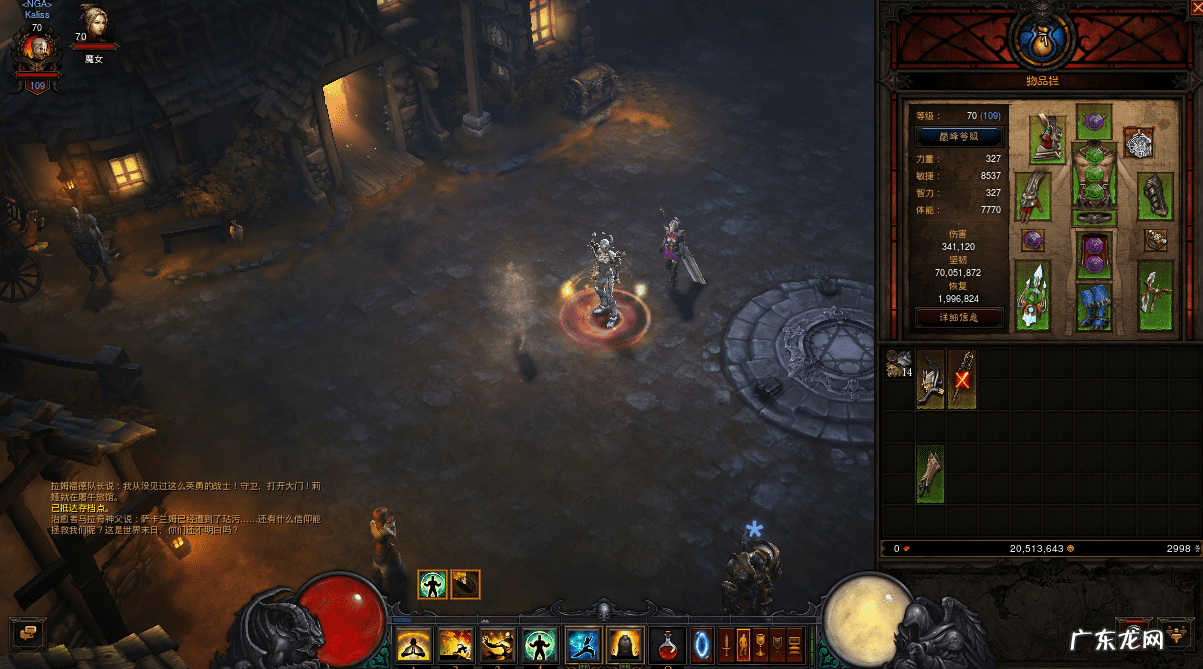Select the bracers equipment slot

[1155, 196]
